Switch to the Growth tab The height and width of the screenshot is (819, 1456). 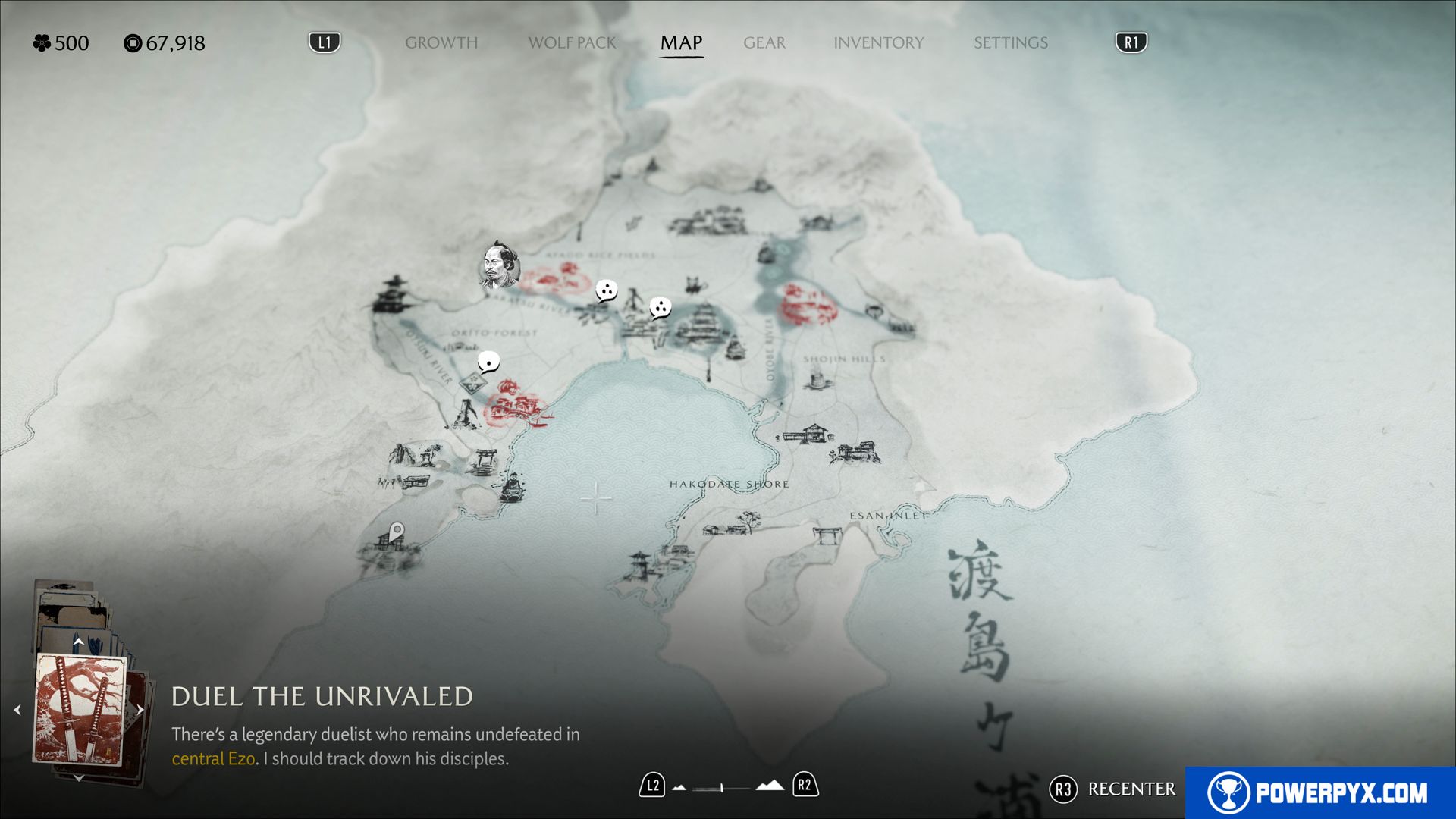click(441, 43)
